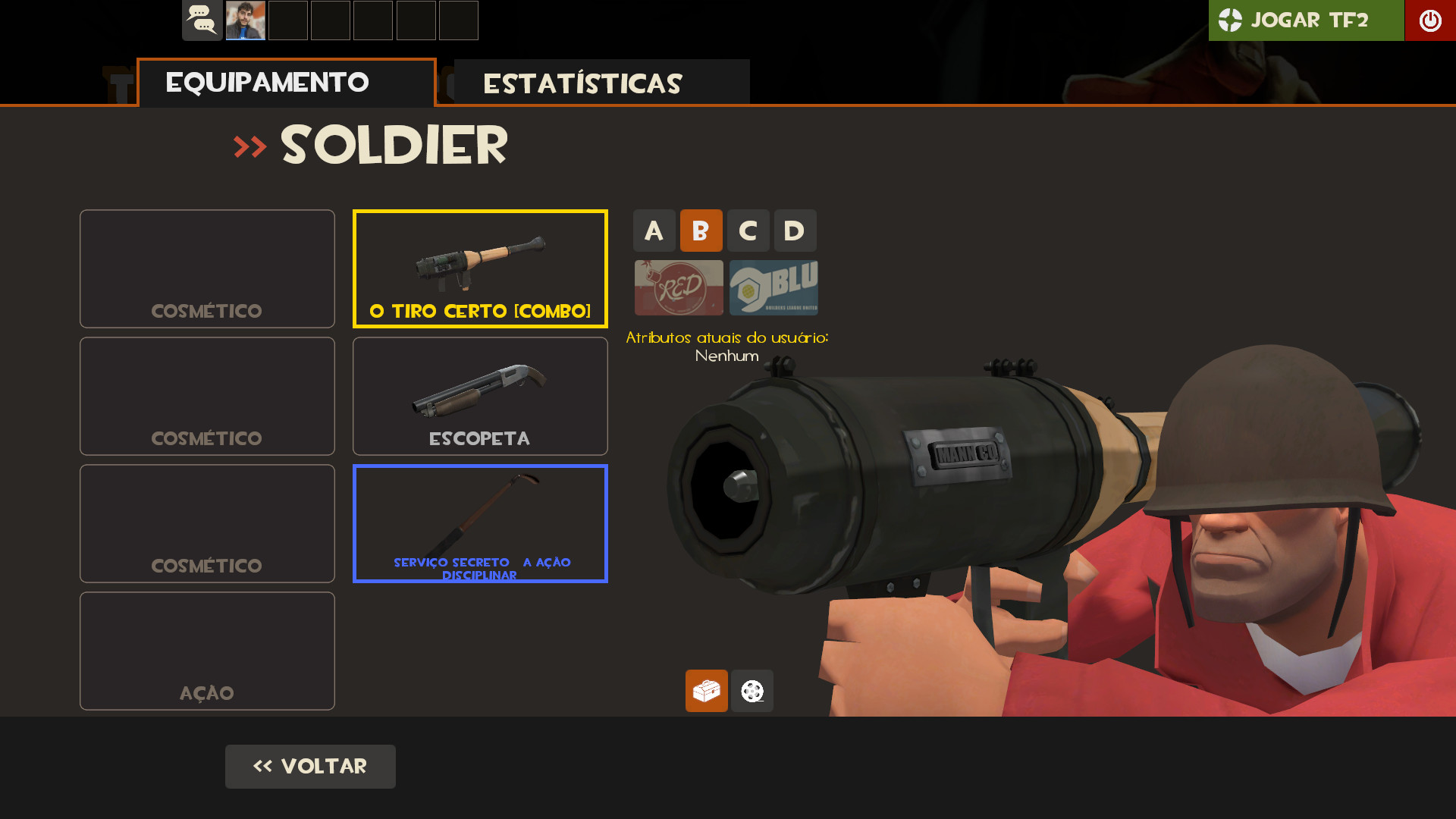Image resolution: width=1456 pixels, height=819 pixels.
Task: Click the power button top right corner
Action: tap(1430, 20)
